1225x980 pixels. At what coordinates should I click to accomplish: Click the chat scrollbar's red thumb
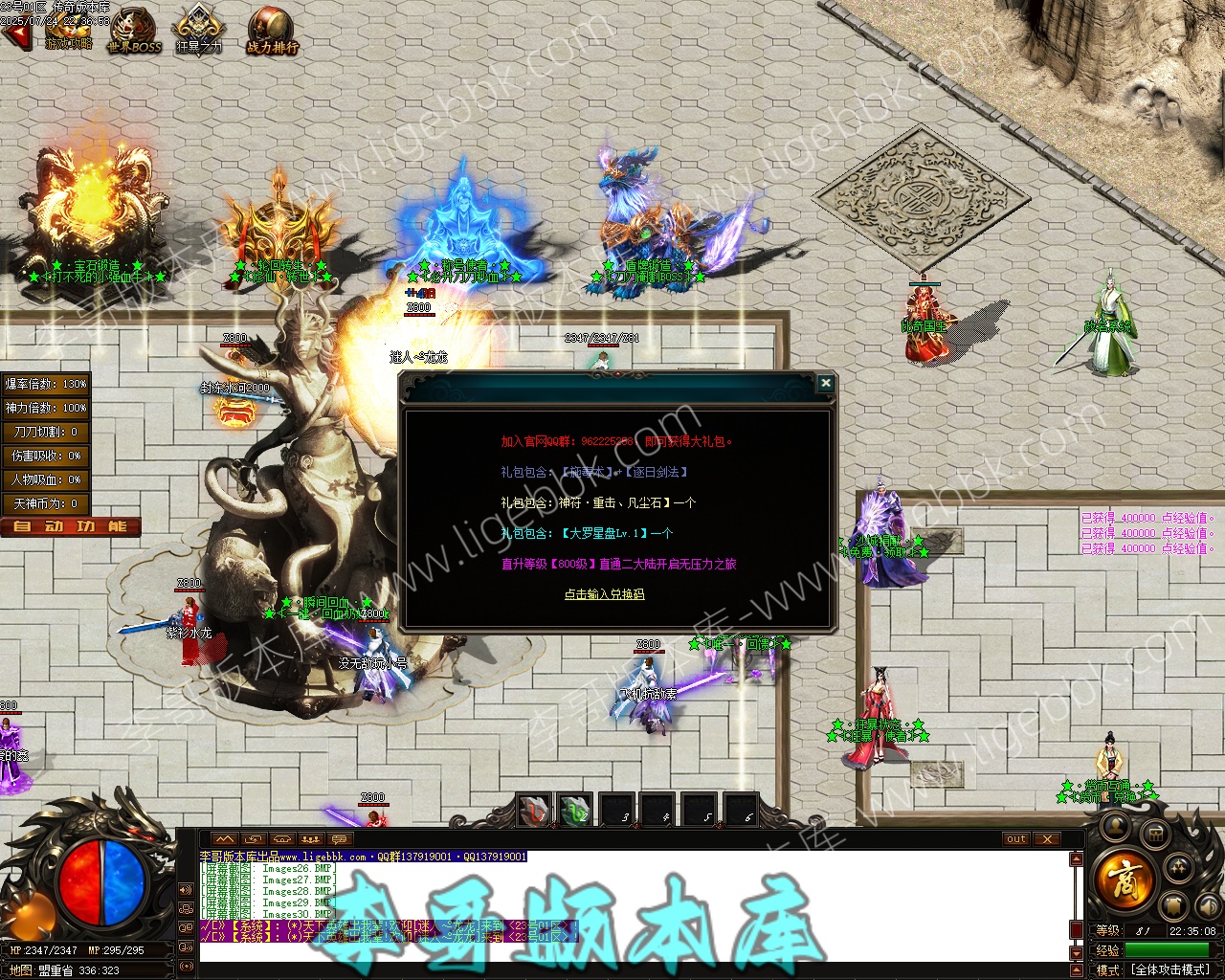(1076, 929)
